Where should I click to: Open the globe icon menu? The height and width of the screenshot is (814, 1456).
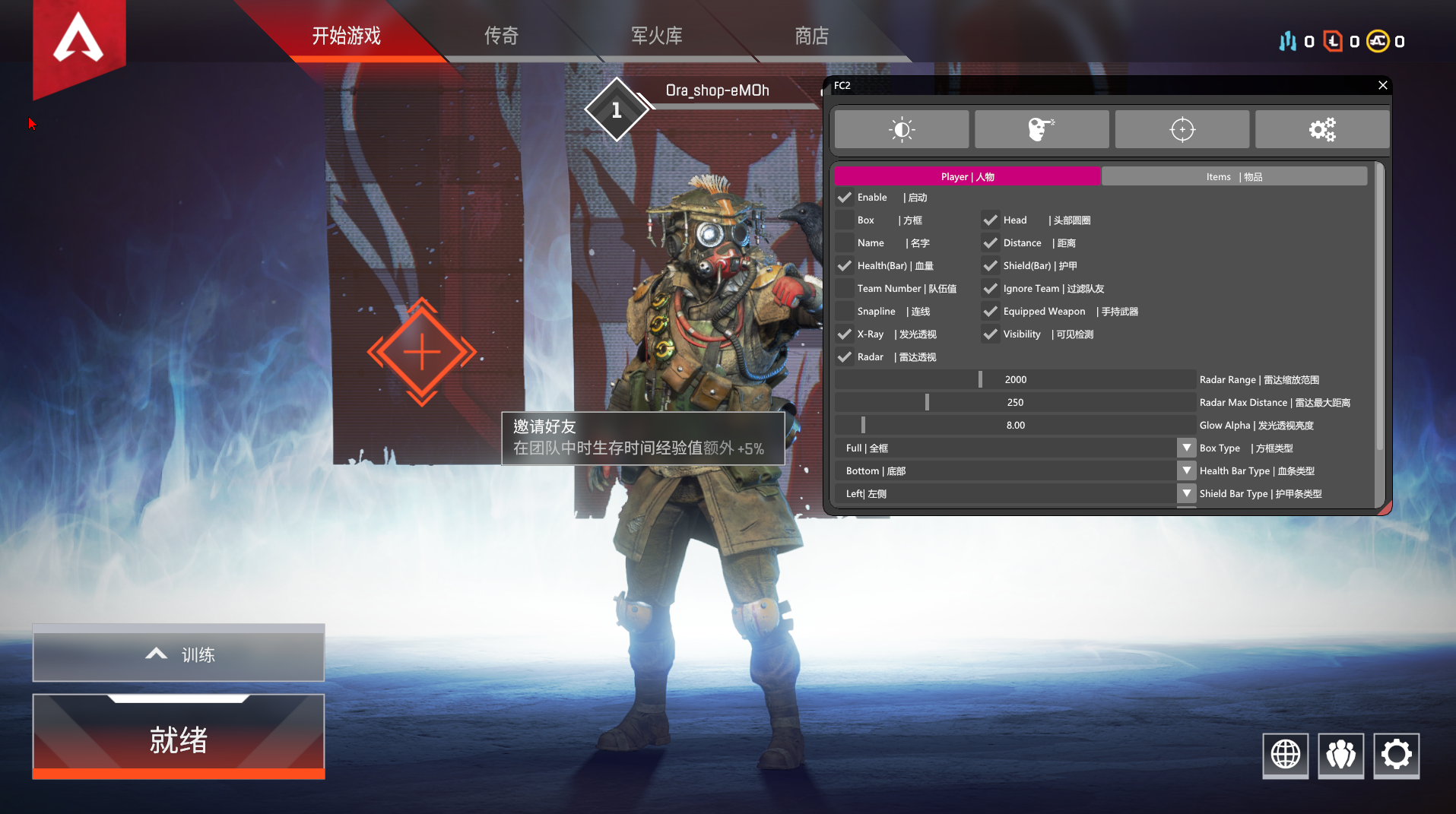[x=1285, y=755]
